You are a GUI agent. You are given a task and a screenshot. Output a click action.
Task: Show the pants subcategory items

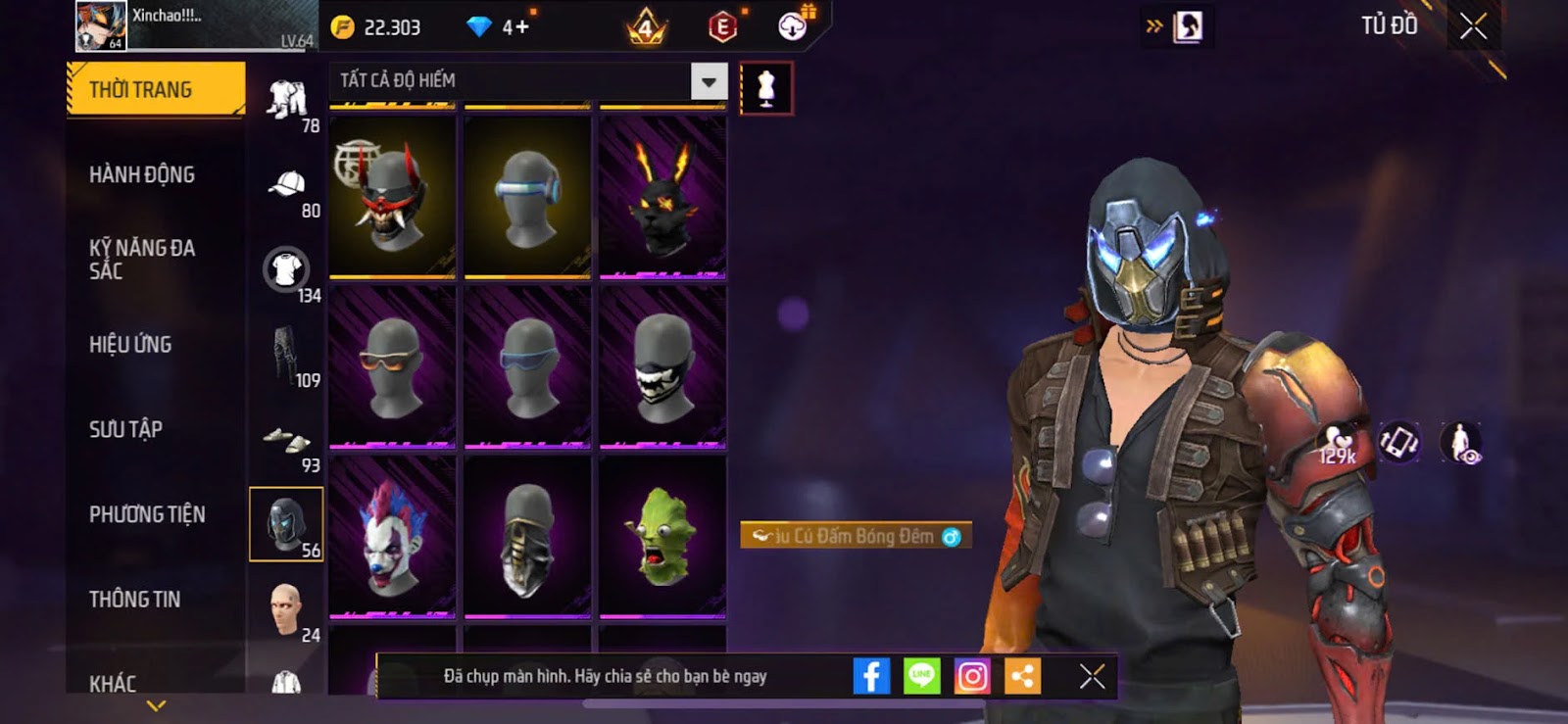pyautogui.click(x=286, y=355)
